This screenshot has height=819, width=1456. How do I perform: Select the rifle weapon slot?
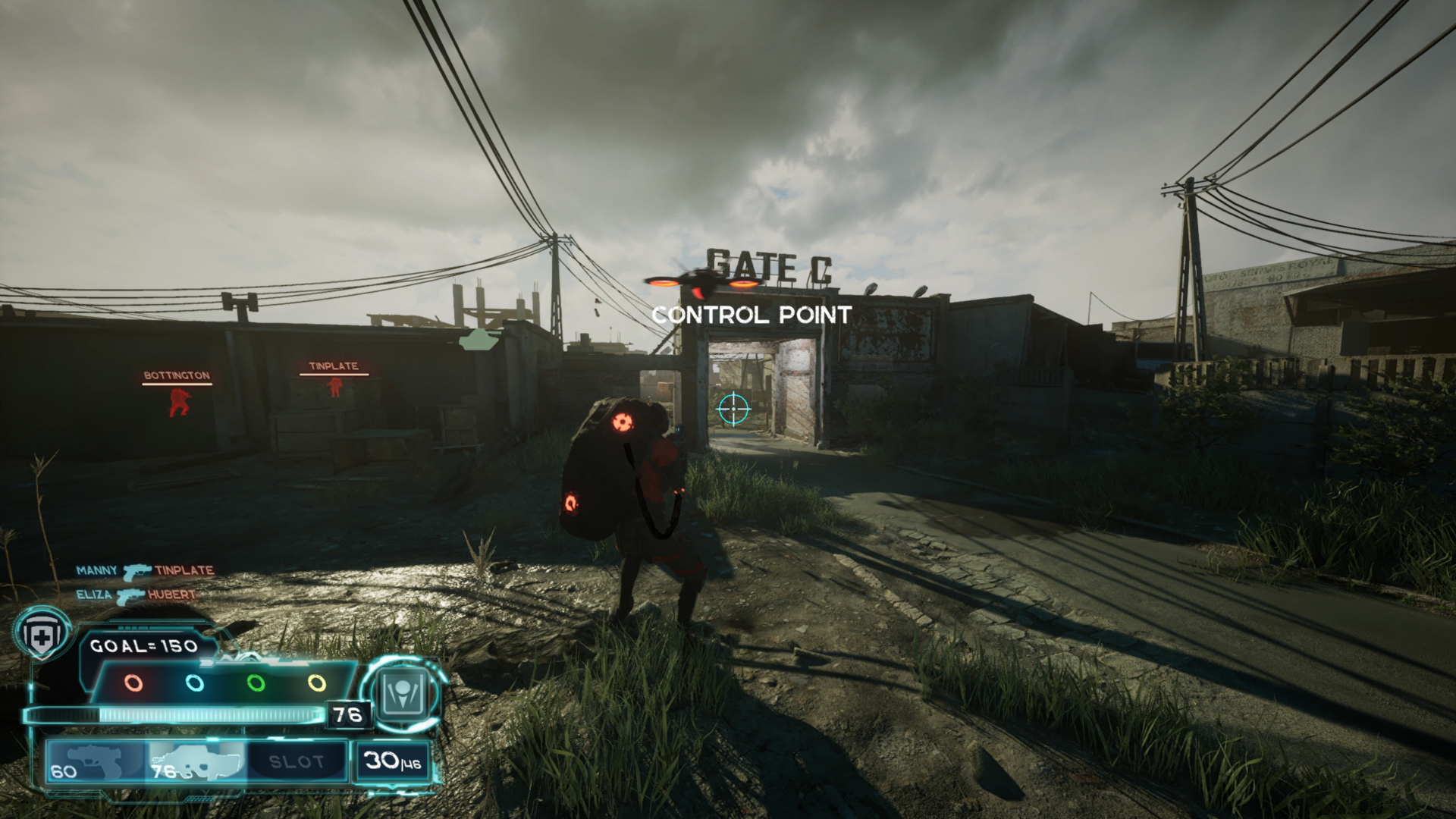[x=197, y=761]
